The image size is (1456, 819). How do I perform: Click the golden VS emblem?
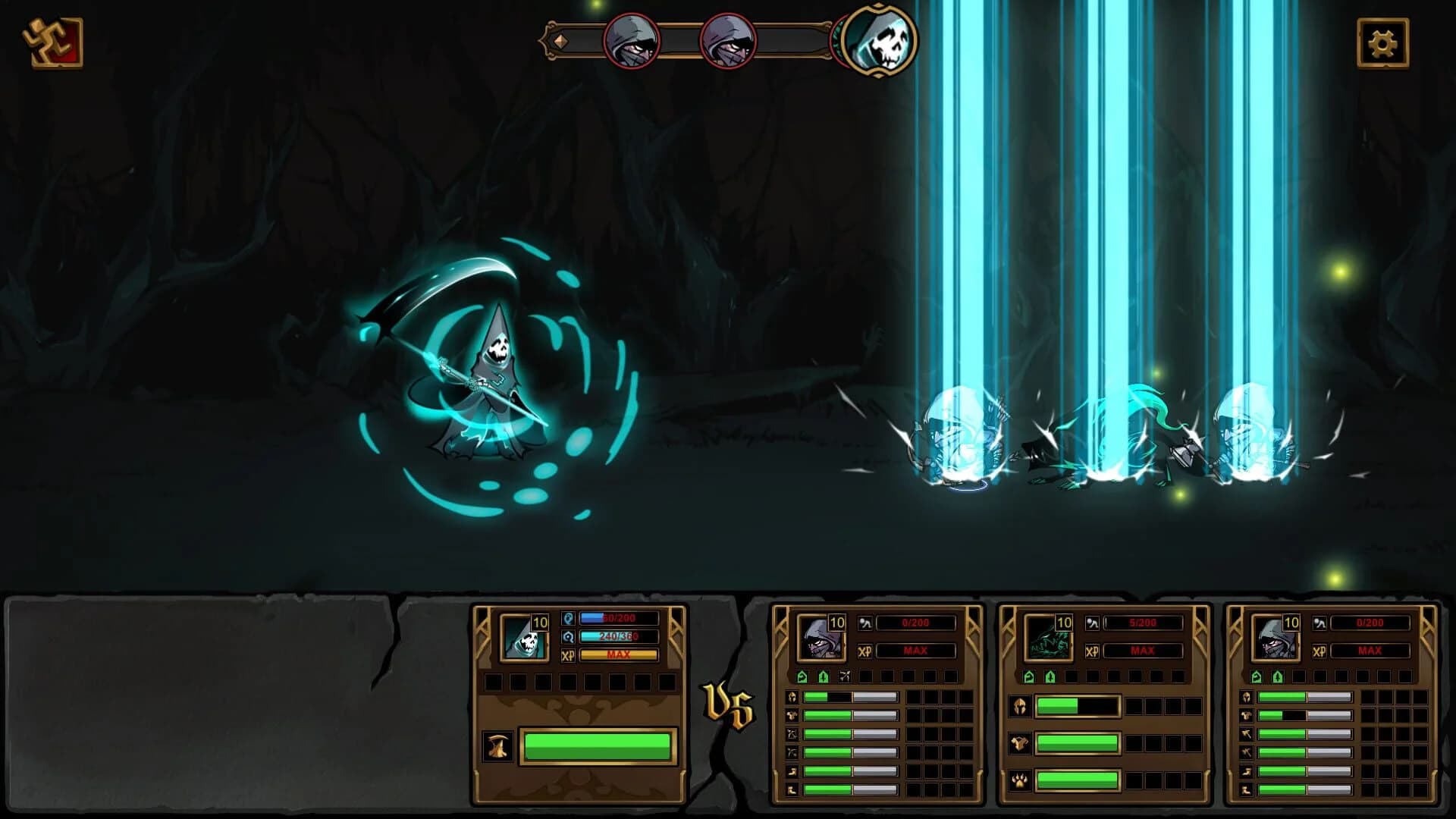pyautogui.click(x=728, y=705)
